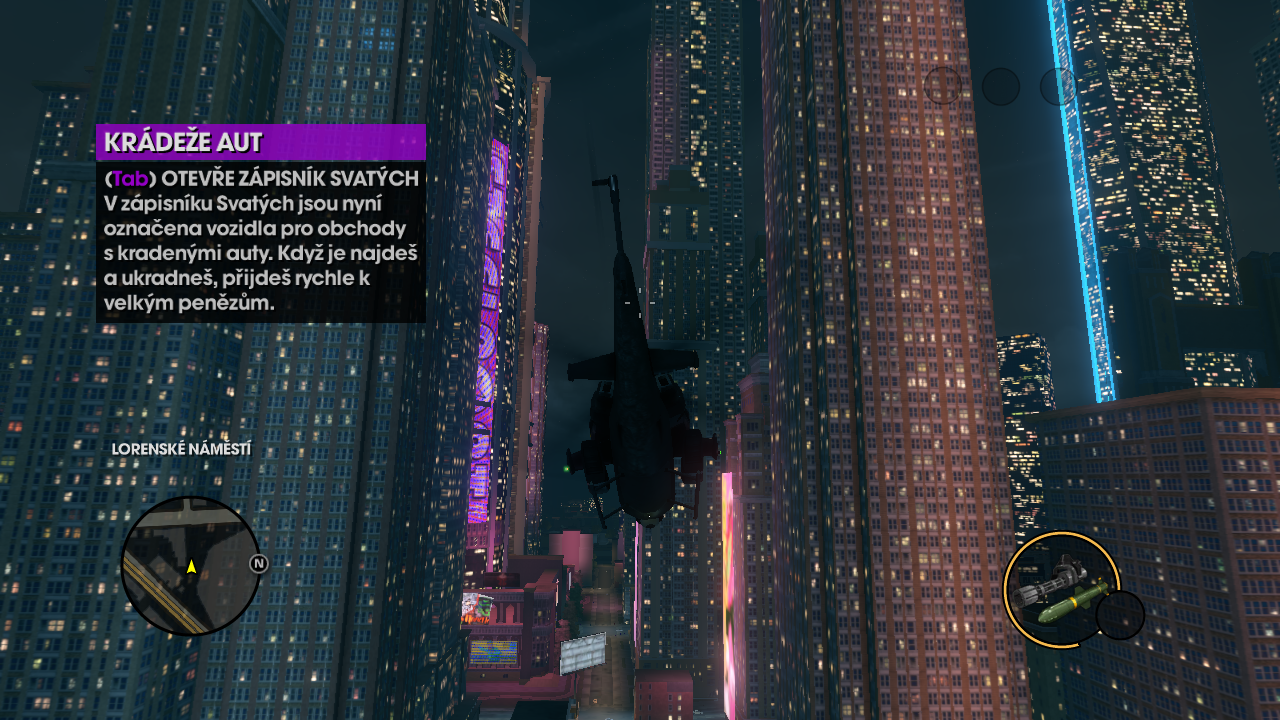Open the Krádeže aut tutorial popup
Screen dimensions: 1280x720
(x=261, y=222)
